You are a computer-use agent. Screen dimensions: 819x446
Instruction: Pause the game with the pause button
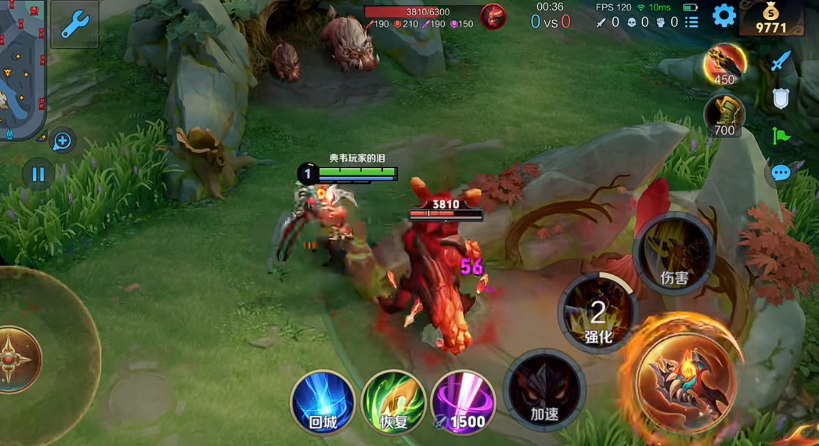pyautogui.click(x=38, y=175)
